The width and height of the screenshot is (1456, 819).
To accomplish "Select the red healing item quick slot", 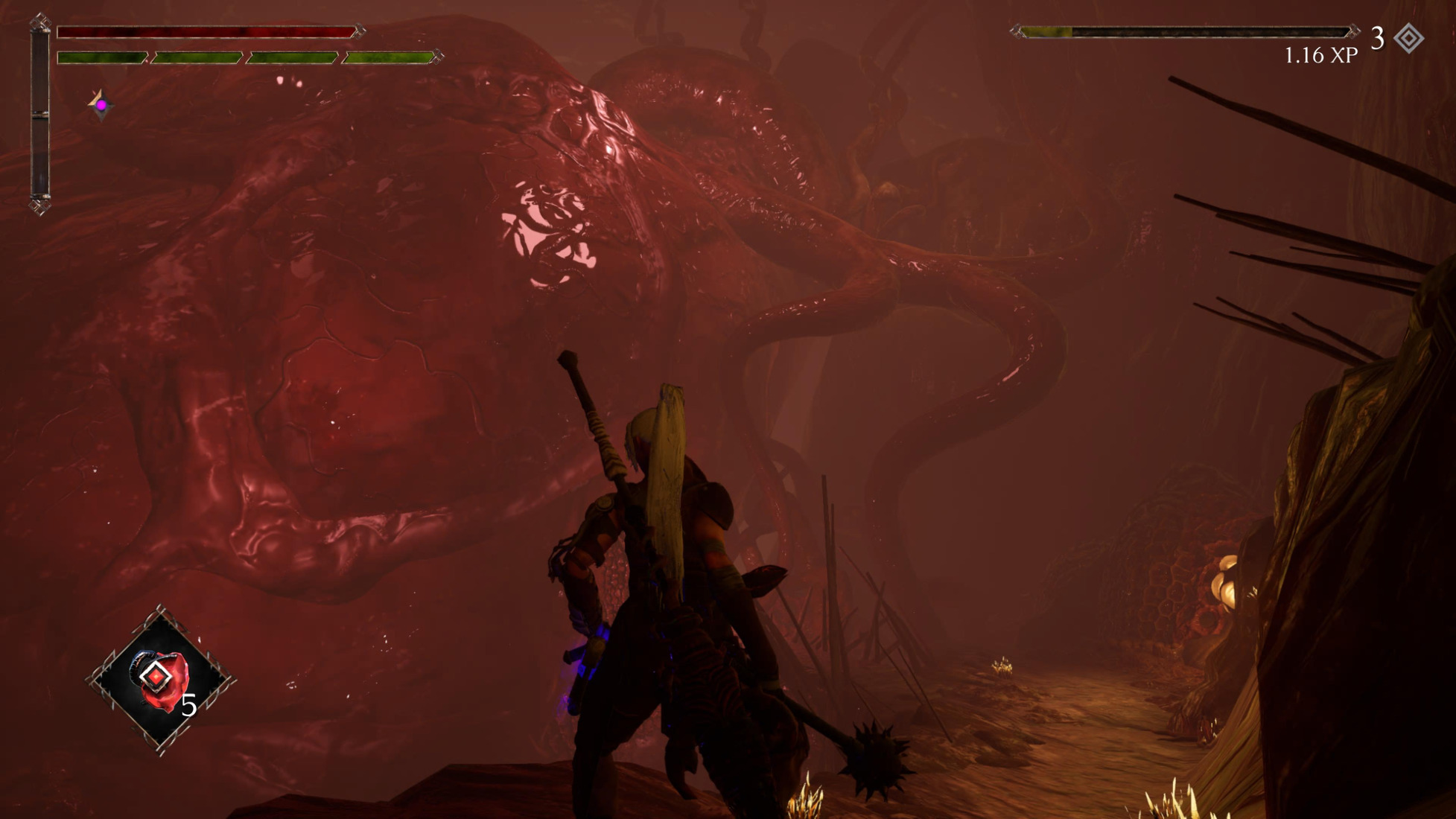I will click(x=160, y=680).
